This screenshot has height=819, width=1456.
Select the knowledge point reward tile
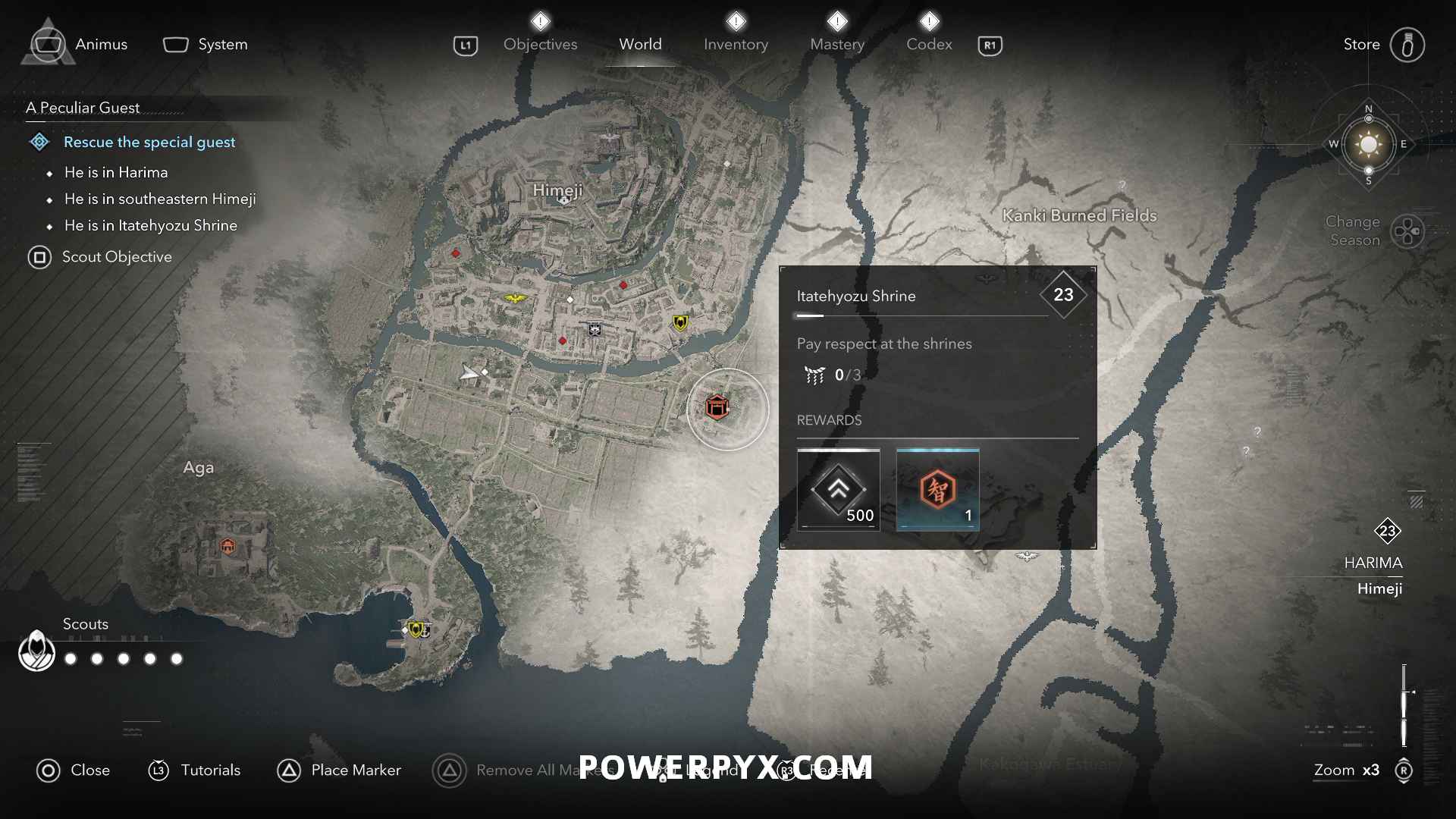937,489
